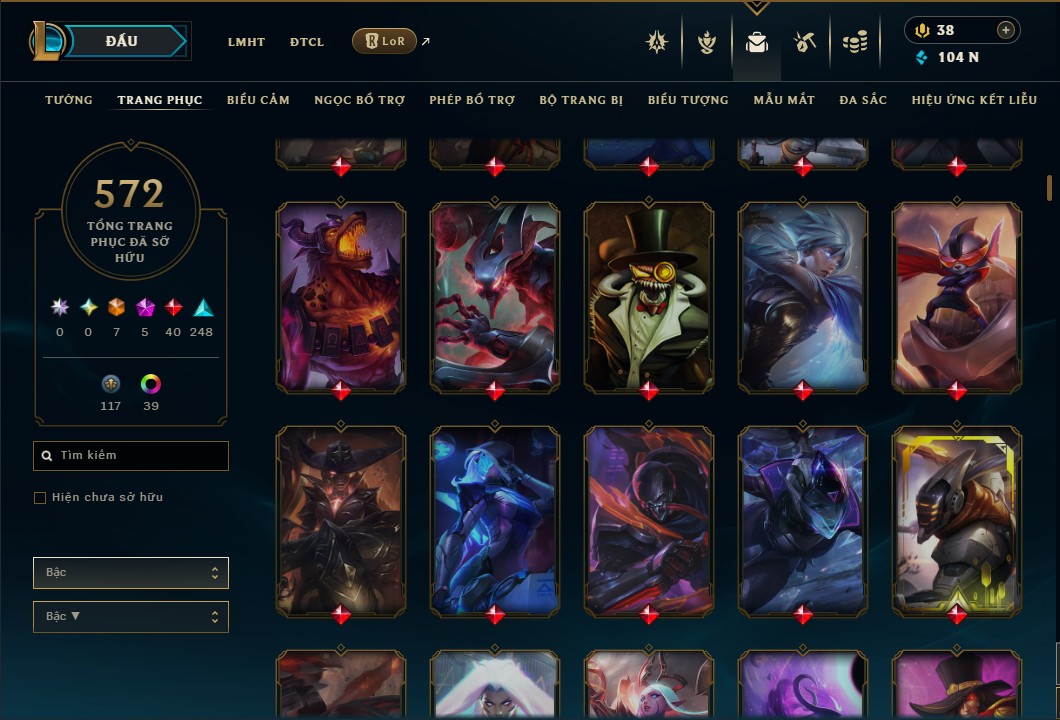Select the NGỌC BỔ TRỢ tab
Screen dimensions: 1060x720
pyautogui.click(x=359, y=100)
